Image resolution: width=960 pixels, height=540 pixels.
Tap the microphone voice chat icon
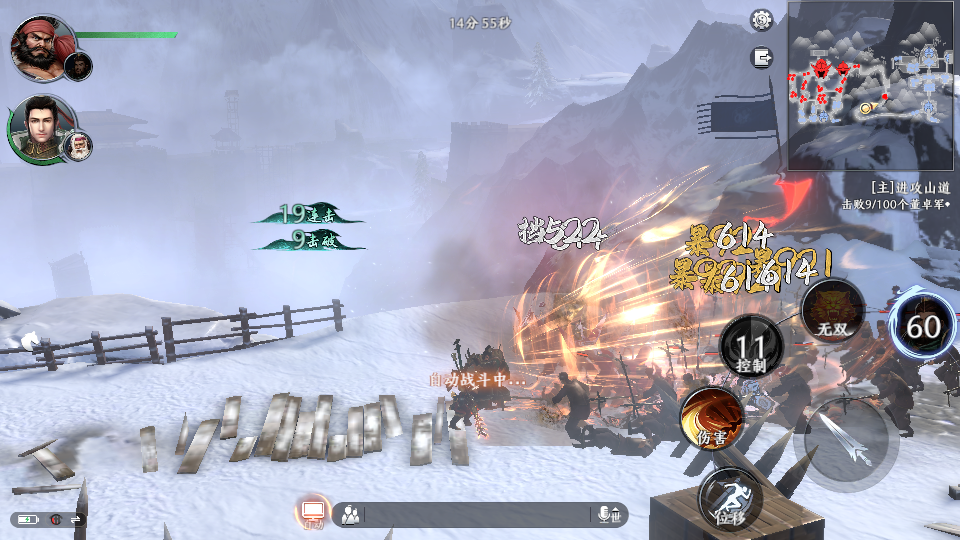point(607,515)
